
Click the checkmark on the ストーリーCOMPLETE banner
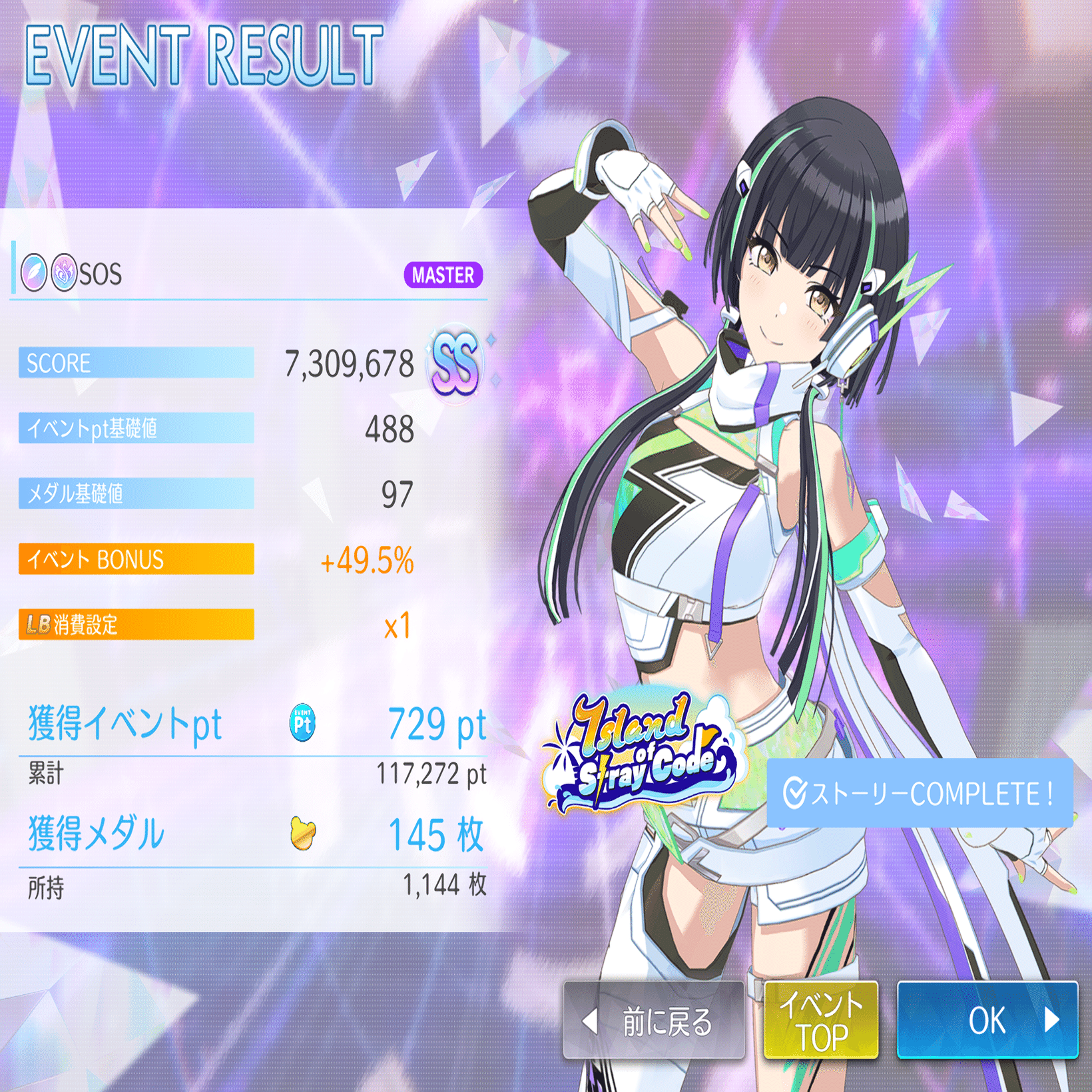(794, 792)
